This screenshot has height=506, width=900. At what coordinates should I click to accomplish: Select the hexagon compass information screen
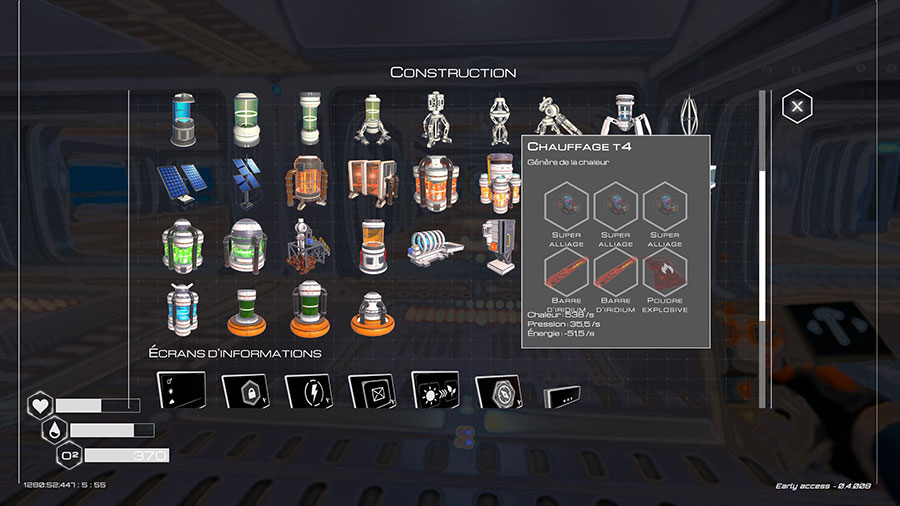coord(498,391)
